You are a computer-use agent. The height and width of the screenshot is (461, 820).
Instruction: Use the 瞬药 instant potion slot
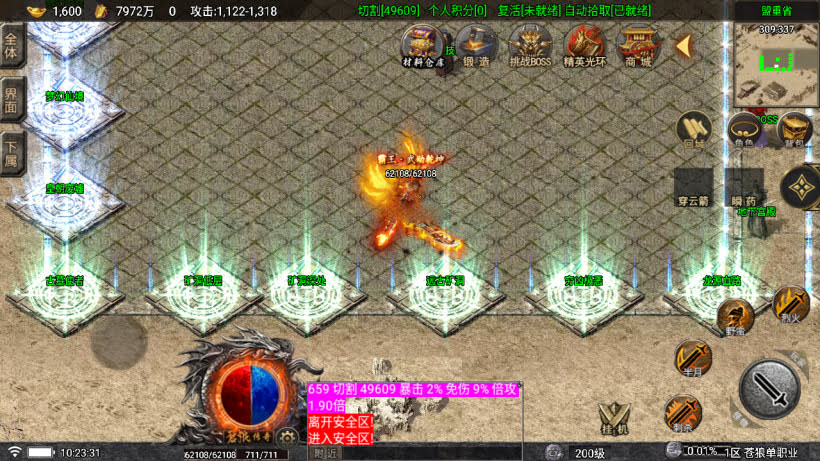(744, 186)
